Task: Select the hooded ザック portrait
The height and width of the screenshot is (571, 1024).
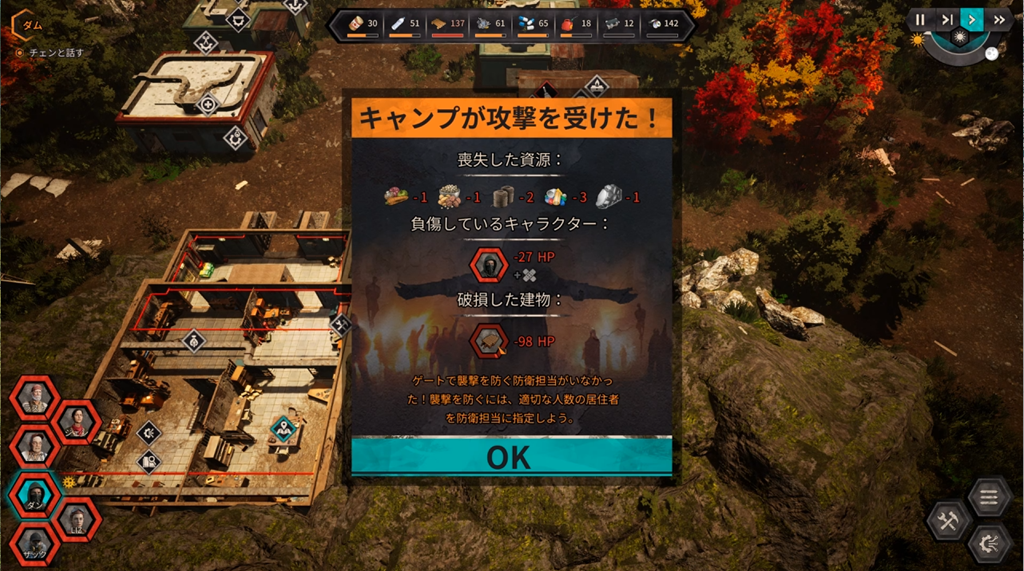Action: [x=36, y=545]
